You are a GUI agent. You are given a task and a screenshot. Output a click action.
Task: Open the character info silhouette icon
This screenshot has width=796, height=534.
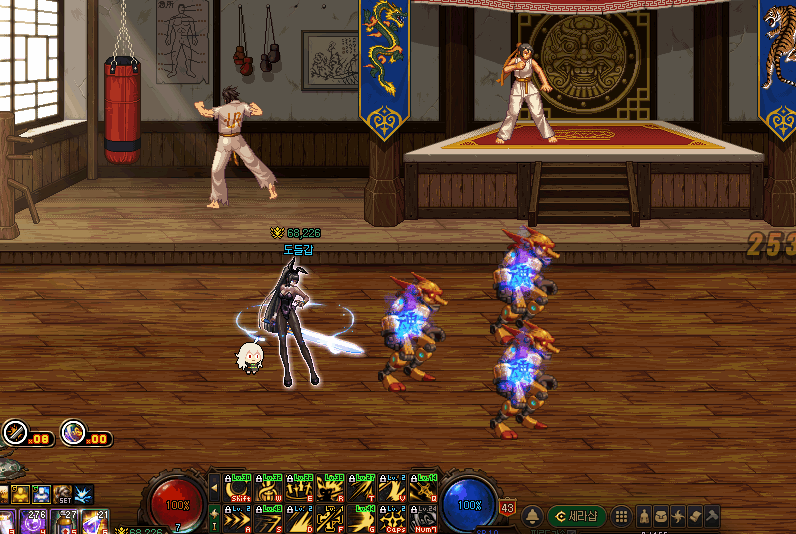(x=645, y=516)
